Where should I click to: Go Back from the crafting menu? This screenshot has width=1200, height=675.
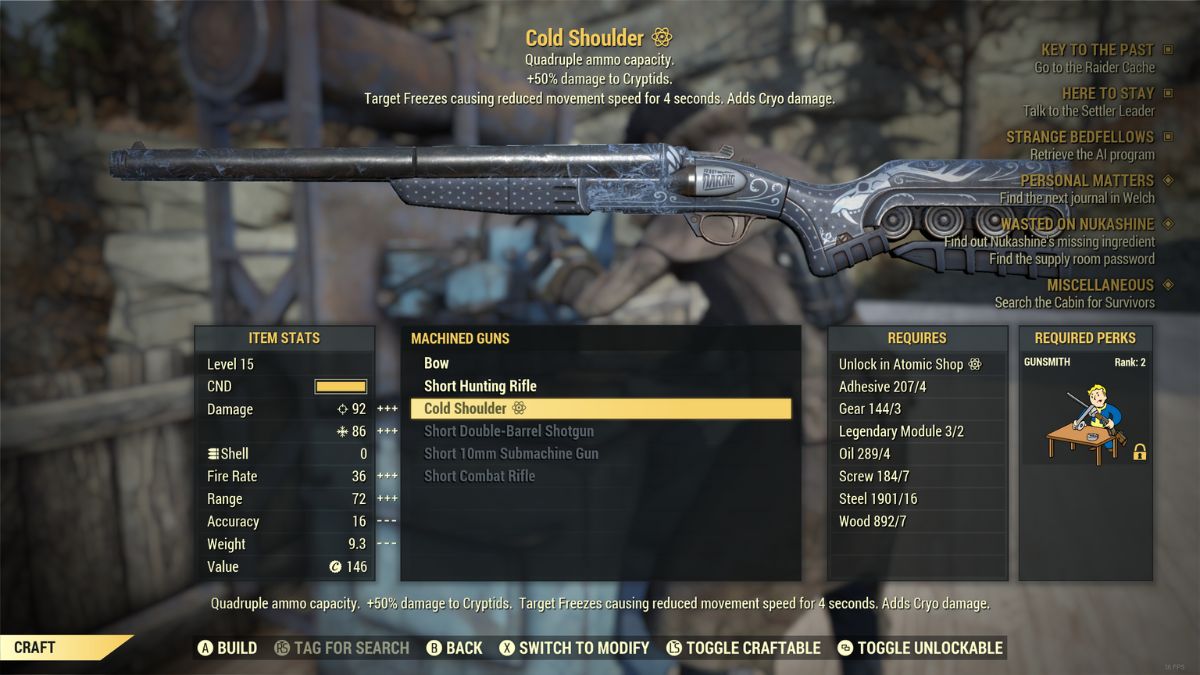455,648
